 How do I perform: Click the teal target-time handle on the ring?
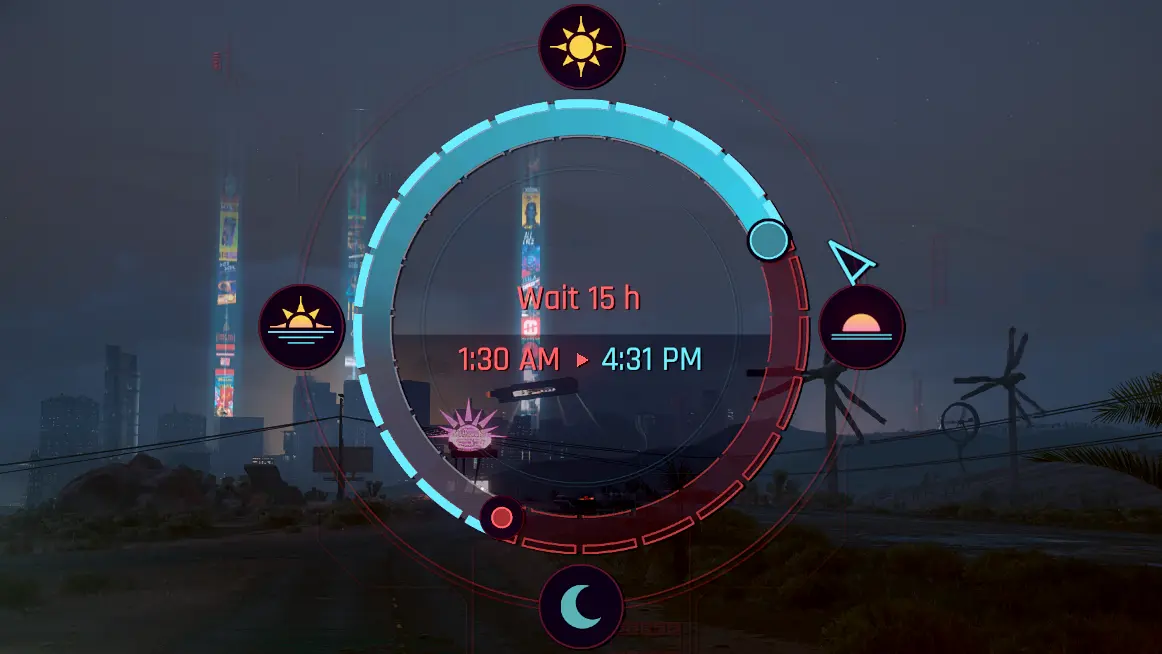point(769,240)
